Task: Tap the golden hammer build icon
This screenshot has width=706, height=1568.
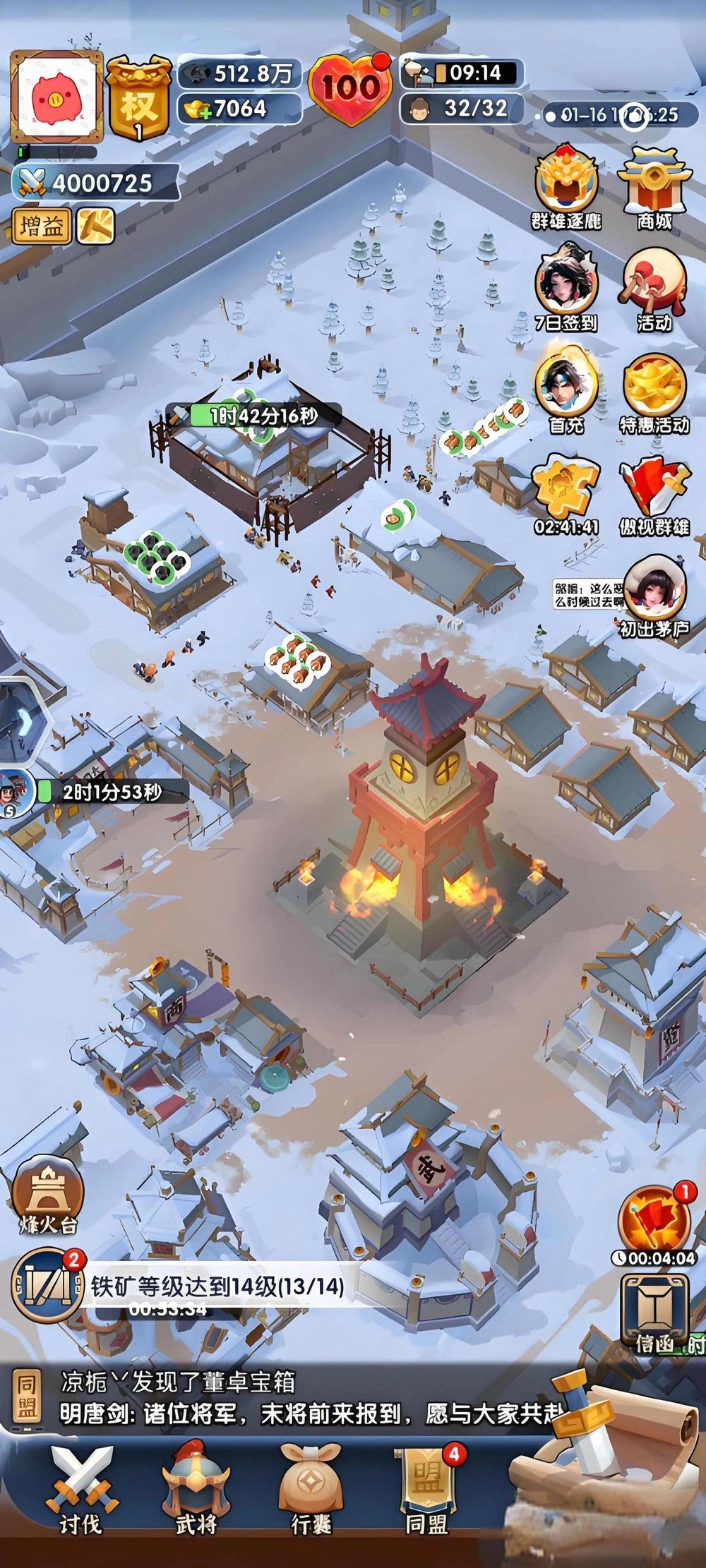Action: pos(95,226)
